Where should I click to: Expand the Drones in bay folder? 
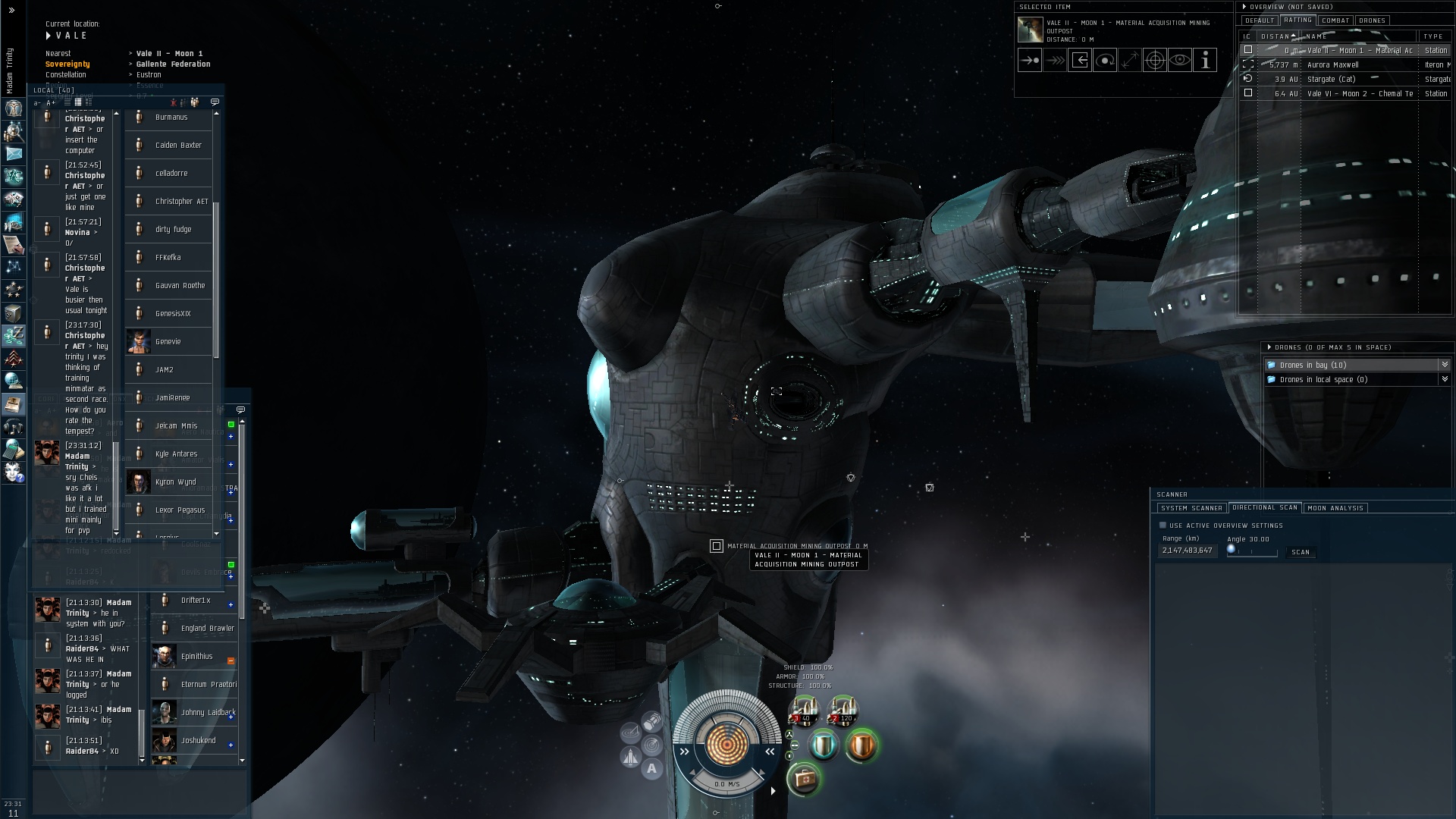point(1444,365)
